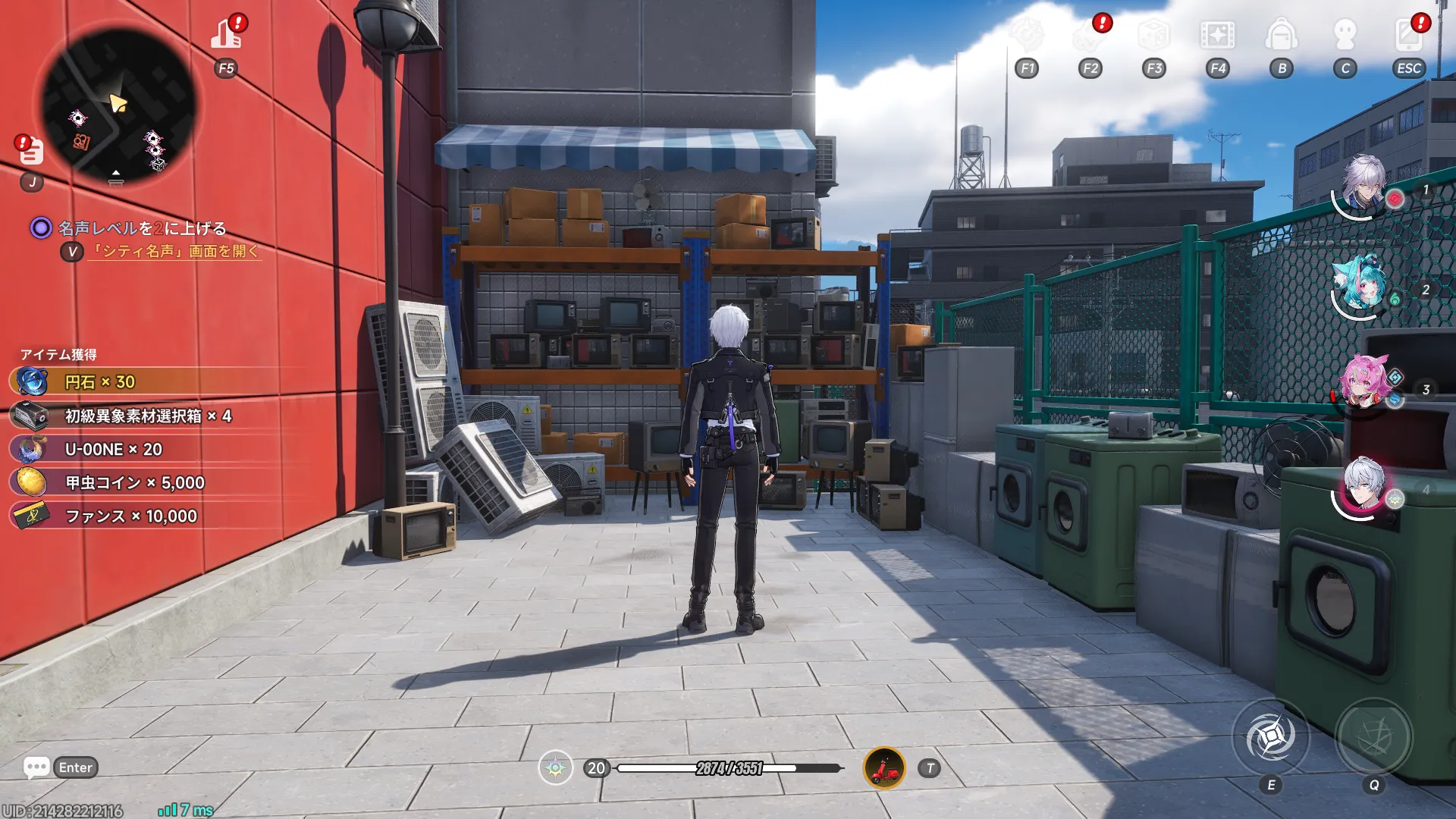Open the chat speech bubble
The height and width of the screenshot is (819, 1456).
(x=36, y=767)
